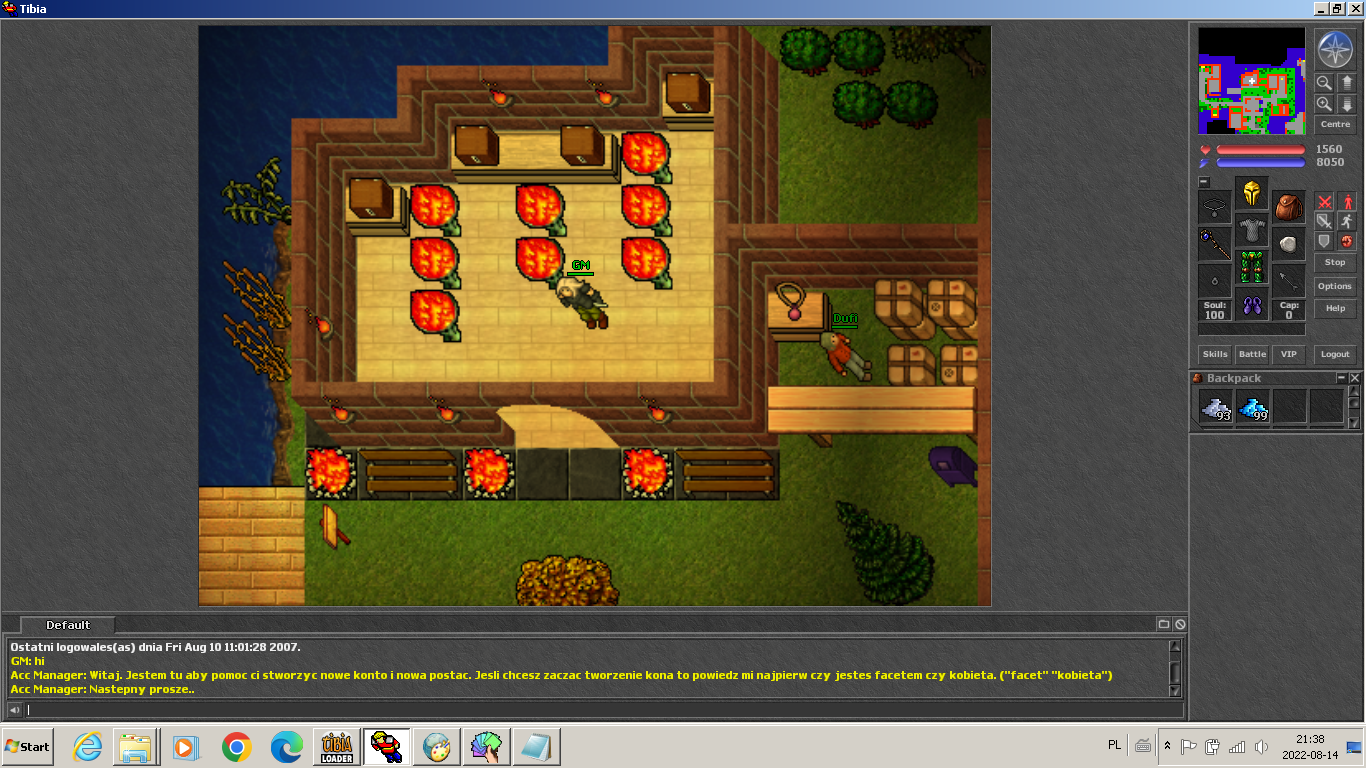This screenshot has height=768, width=1366.
Task: Click the Stop button
Action: tap(1335, 262)
